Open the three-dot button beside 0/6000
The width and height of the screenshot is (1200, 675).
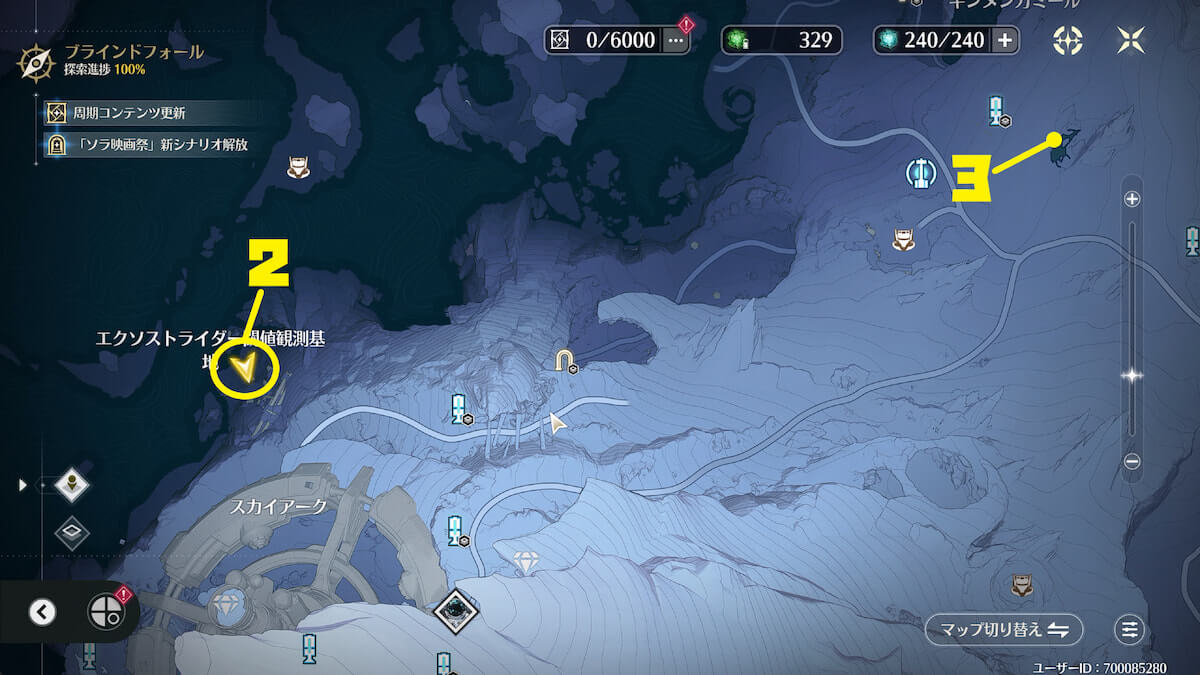click(677, 40)
